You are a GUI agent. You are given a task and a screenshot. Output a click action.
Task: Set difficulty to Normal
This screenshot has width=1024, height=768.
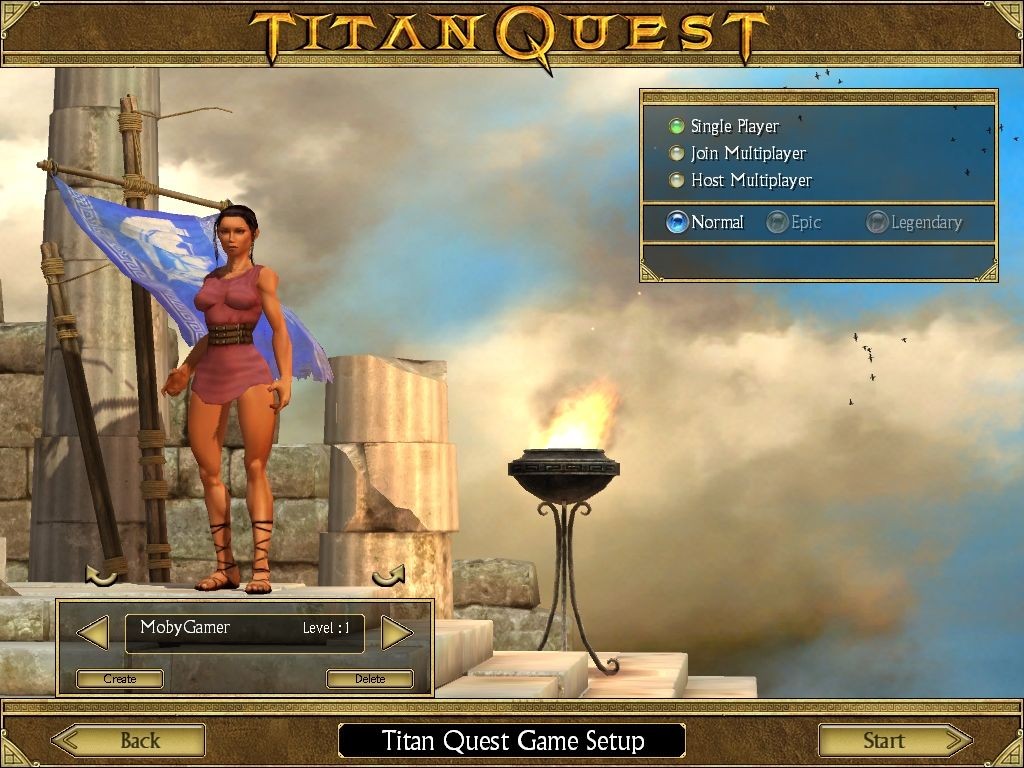678,222
